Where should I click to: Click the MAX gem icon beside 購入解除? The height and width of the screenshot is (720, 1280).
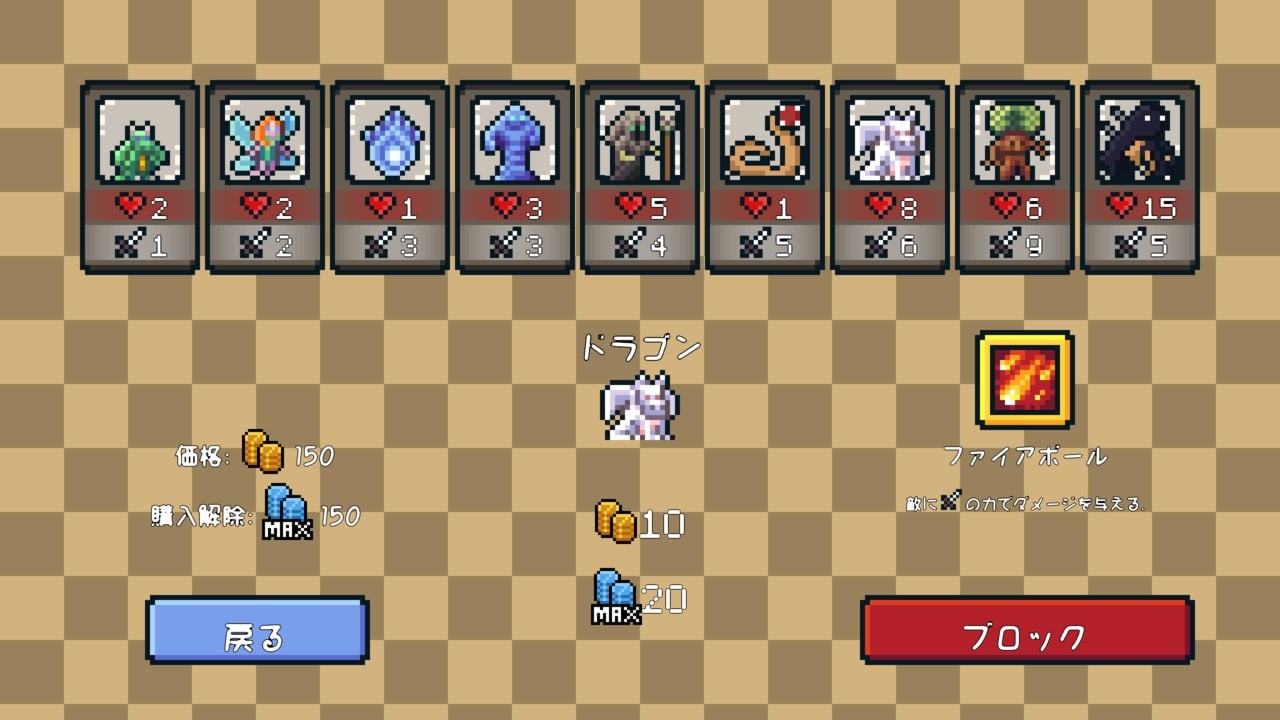(285, 512)
